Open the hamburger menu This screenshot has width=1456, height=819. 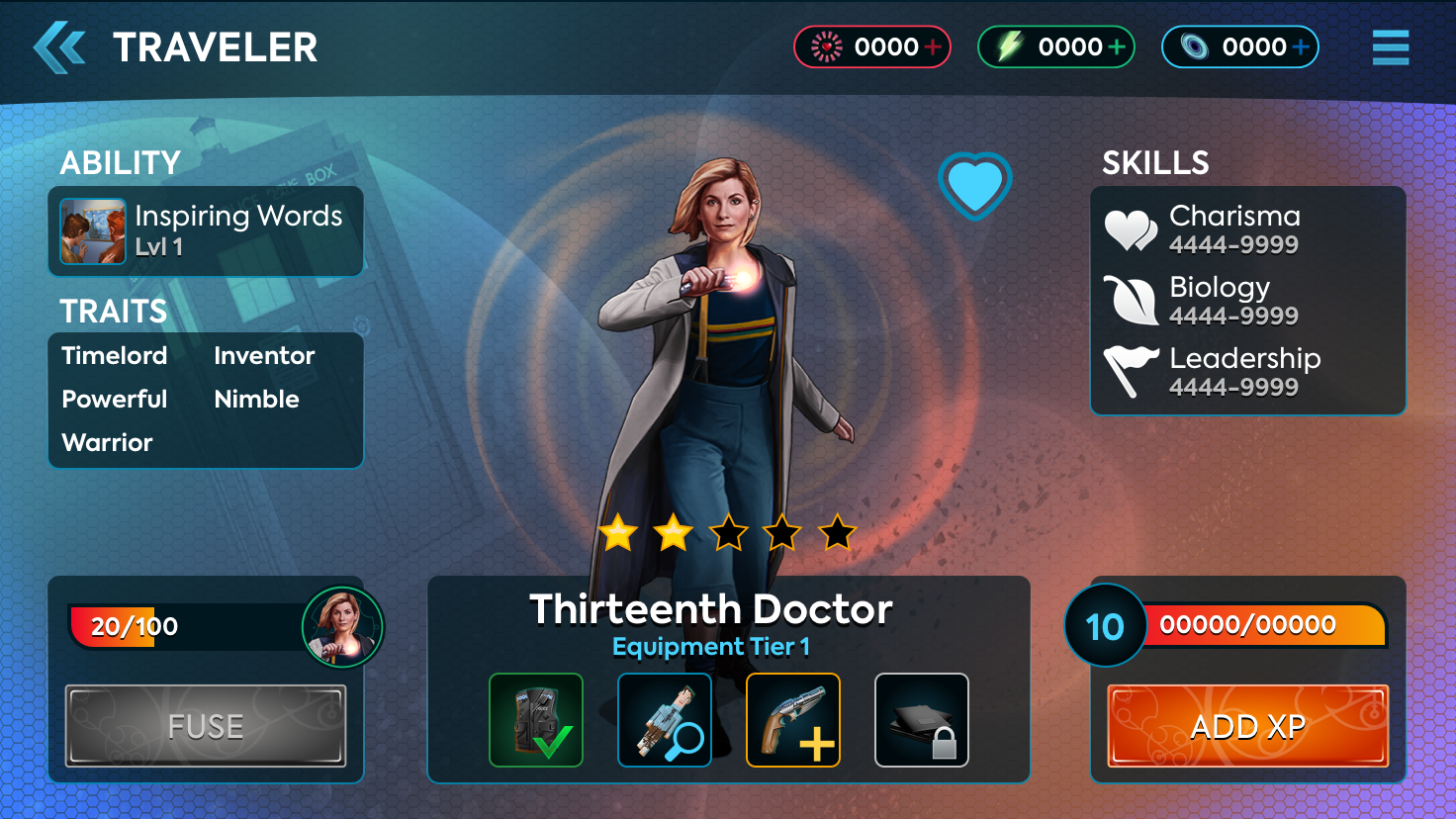1390,47
